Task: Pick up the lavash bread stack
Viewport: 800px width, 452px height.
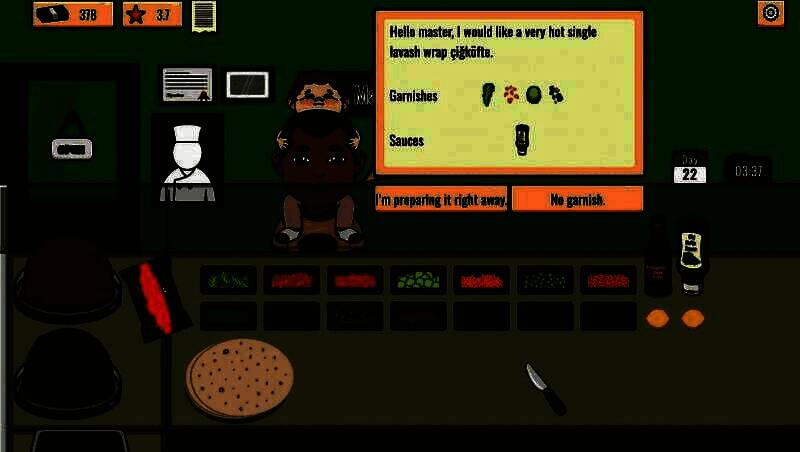Action: (240, 379)
